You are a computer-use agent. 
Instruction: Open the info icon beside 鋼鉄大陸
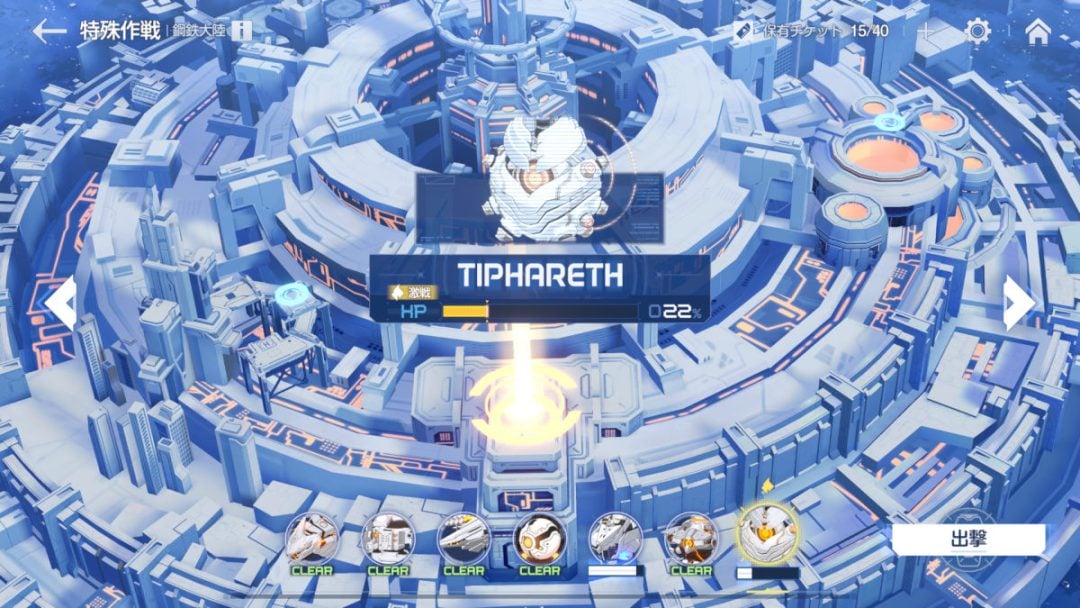click(x=241, y=30)
